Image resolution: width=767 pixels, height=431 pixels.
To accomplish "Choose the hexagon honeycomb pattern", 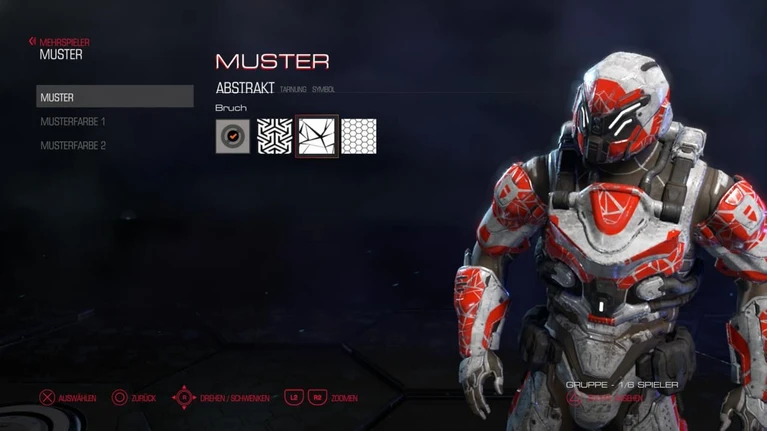I will (359, 136).
